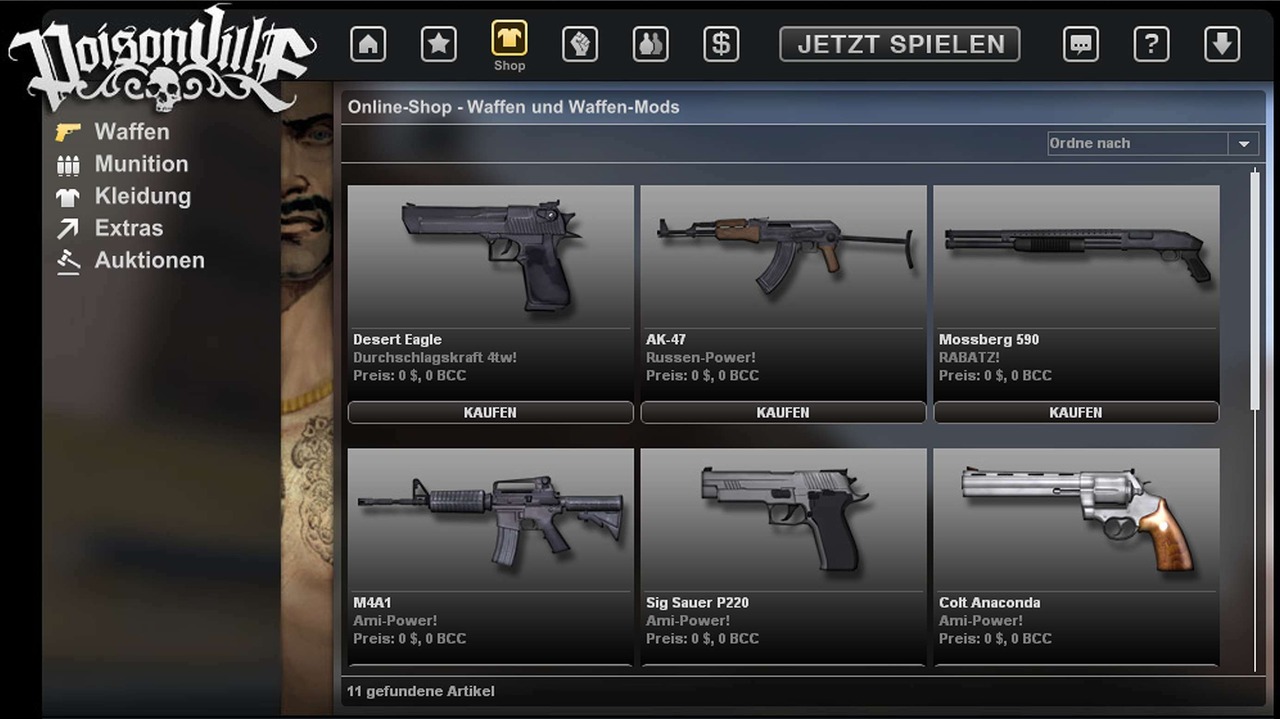Image resolution: width=1280 pixels, height=719 pixels.
Task: Select the M4A1 rifle image
Action: 490,518
